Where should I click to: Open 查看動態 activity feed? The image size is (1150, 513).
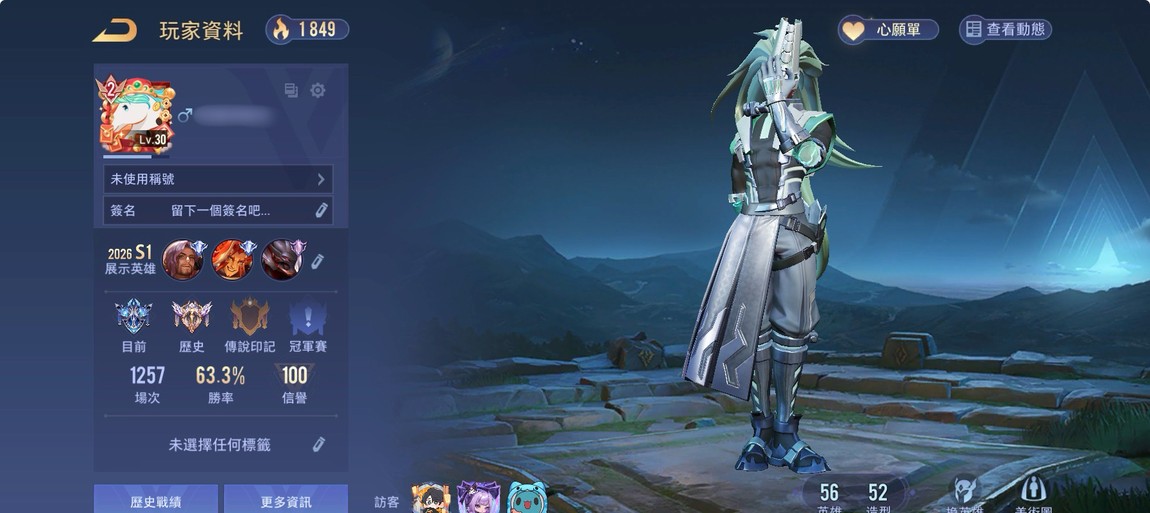coord(1005,30)
